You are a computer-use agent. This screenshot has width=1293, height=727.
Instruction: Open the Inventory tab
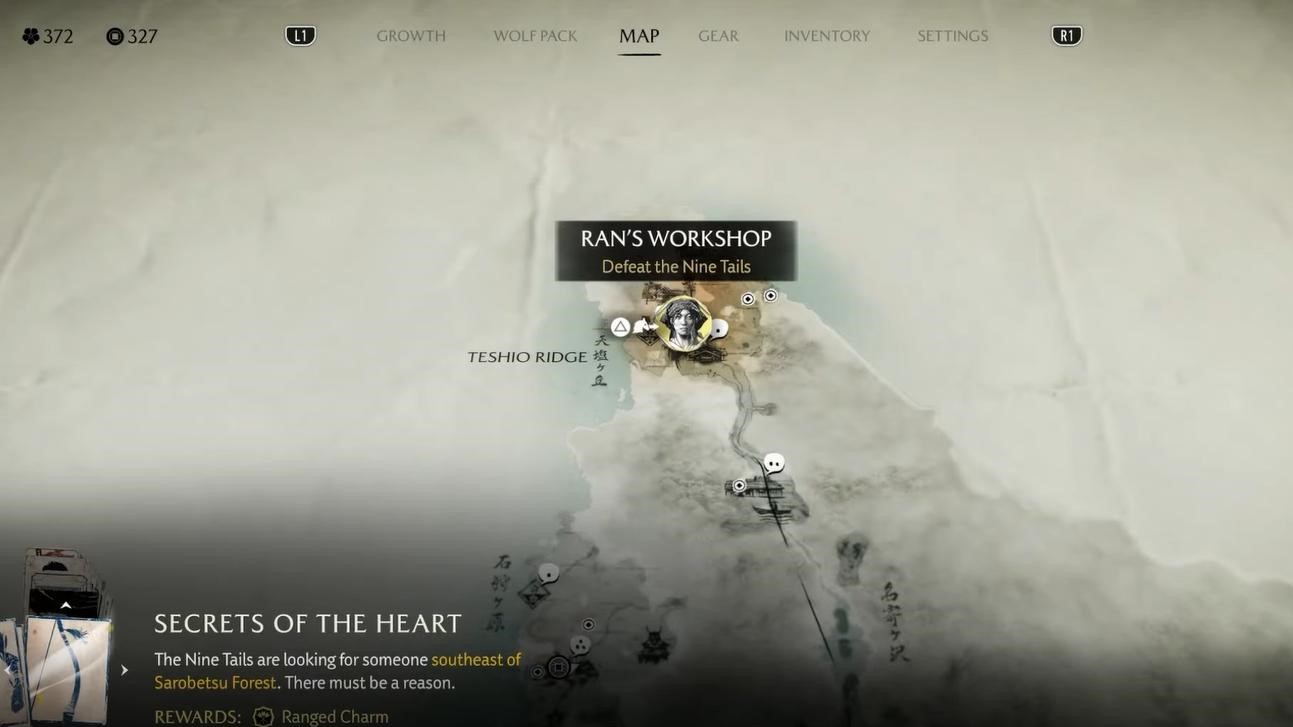coord(827,36)
